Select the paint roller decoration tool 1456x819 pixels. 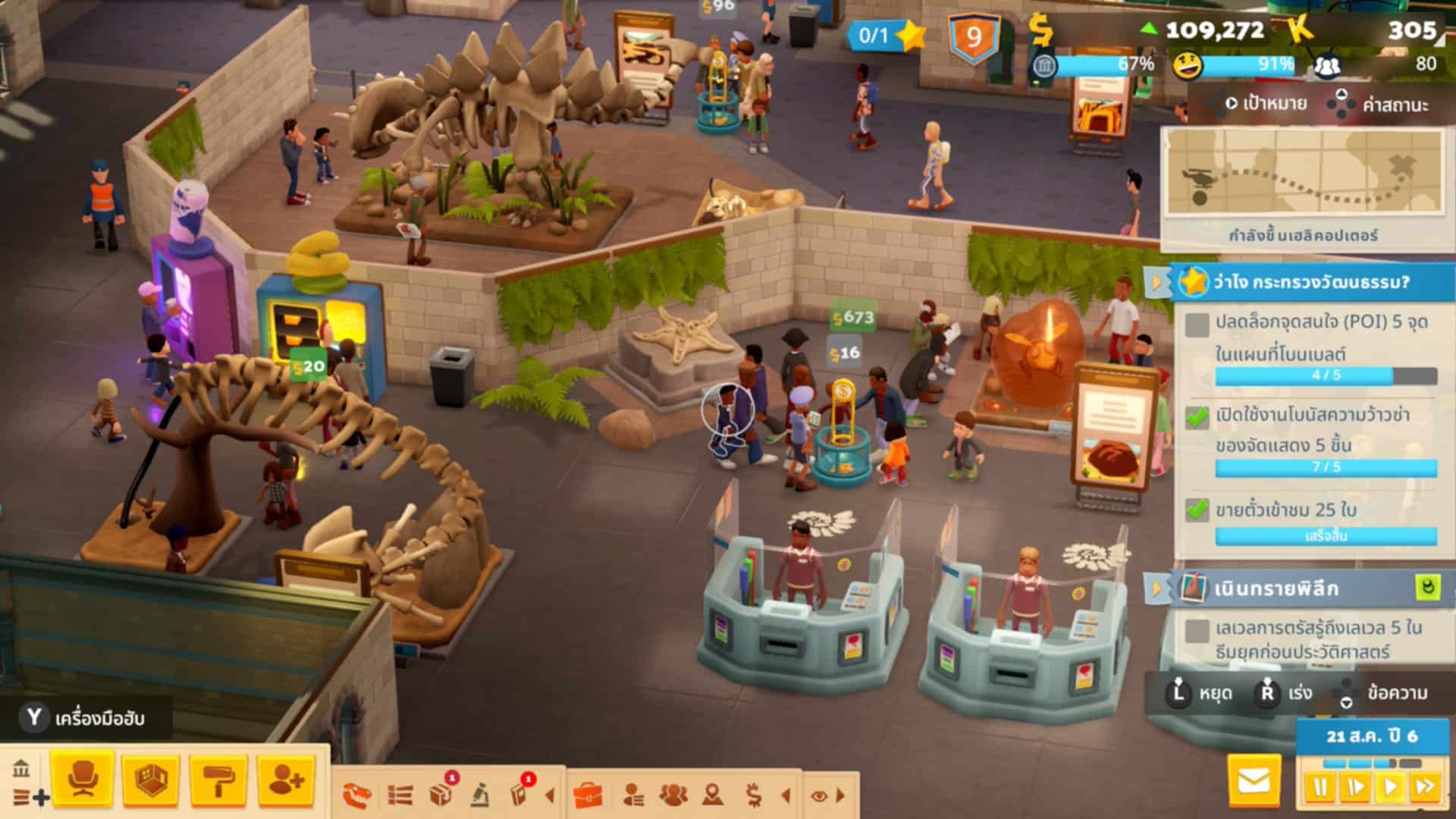[218, 779]
